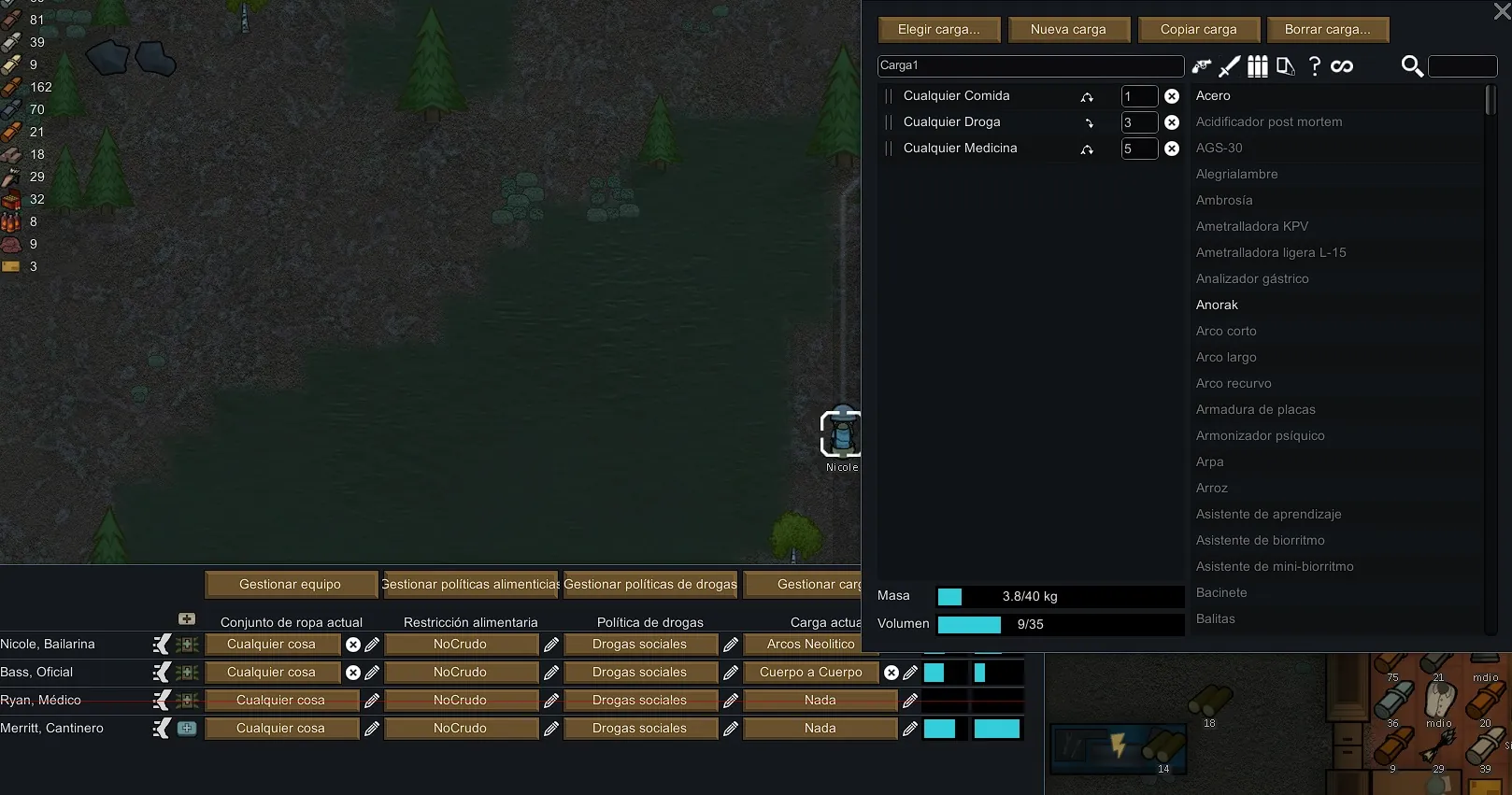
Task: Delete a loadout via 'Borrar carga...'
Action: [x=1327, y=30]
